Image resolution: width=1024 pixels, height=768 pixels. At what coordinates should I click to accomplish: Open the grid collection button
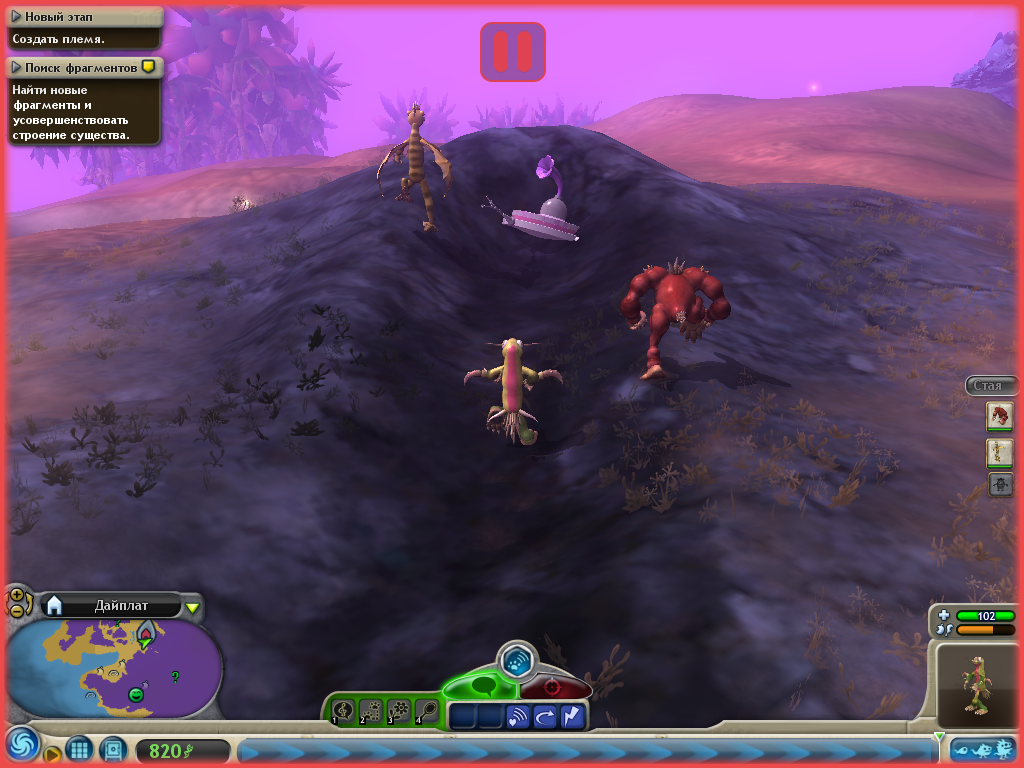80,749
